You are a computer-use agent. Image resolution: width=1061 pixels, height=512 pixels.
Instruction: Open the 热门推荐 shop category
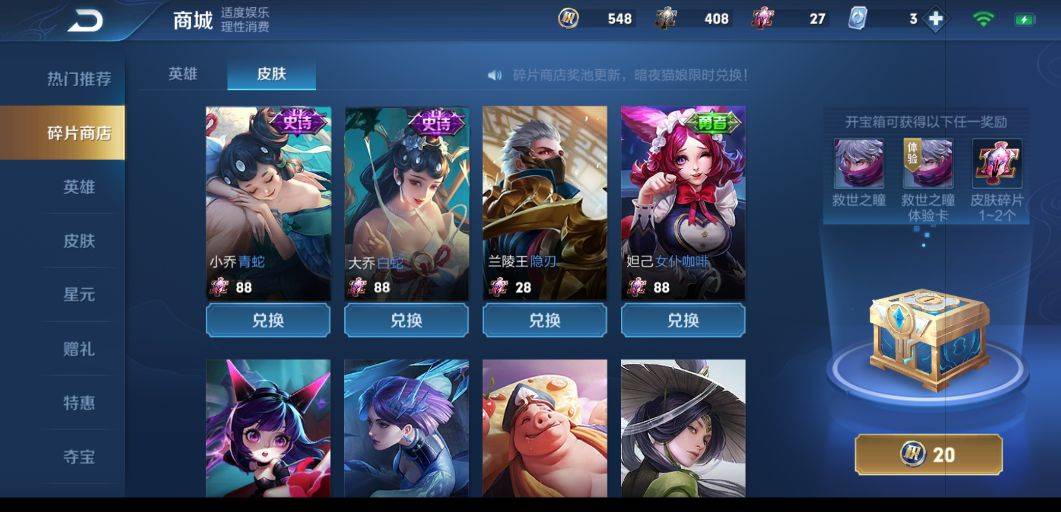pyautogui.click(x=79, y=79)
